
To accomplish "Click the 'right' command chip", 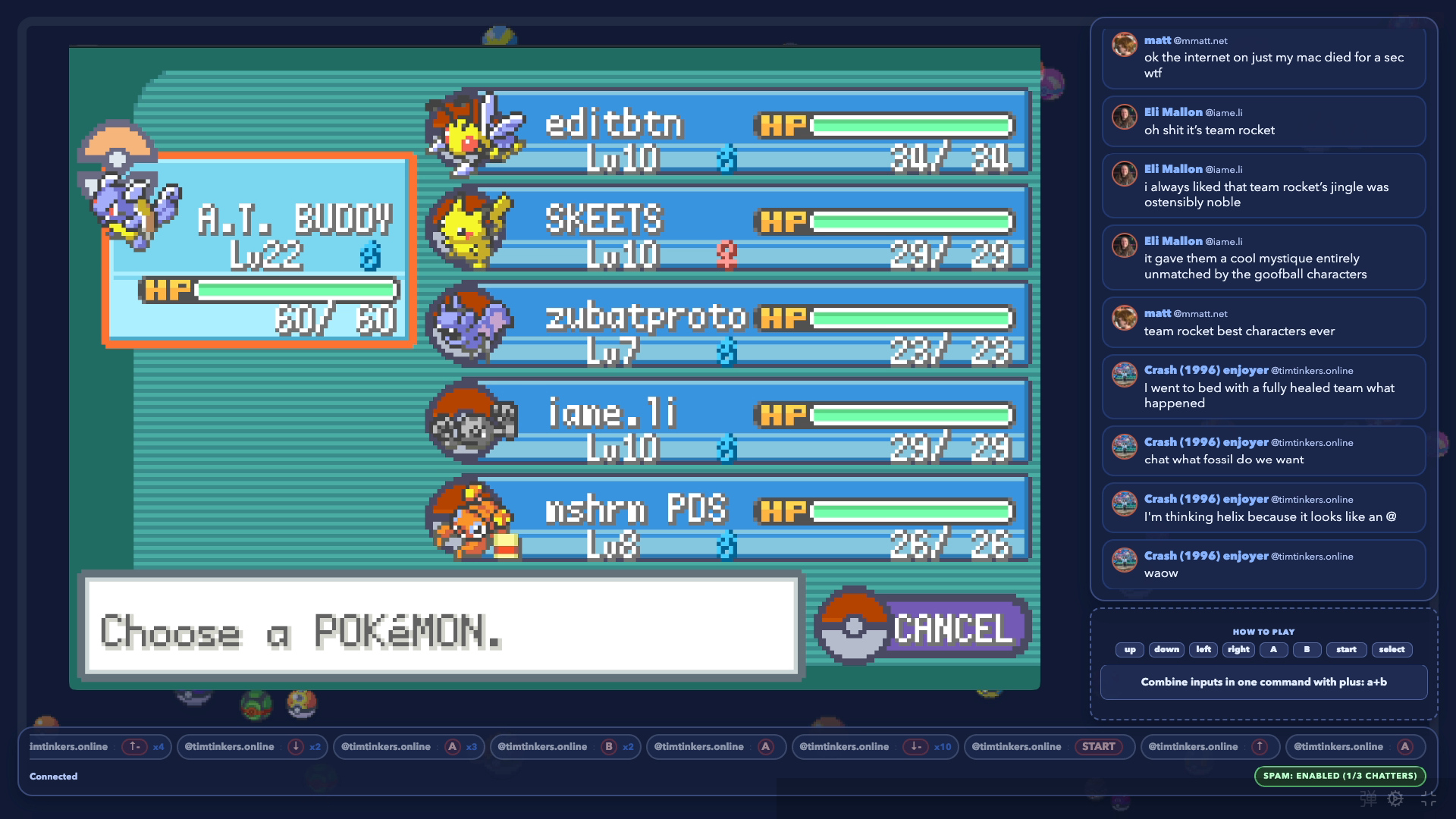I will click(1238, 650).
